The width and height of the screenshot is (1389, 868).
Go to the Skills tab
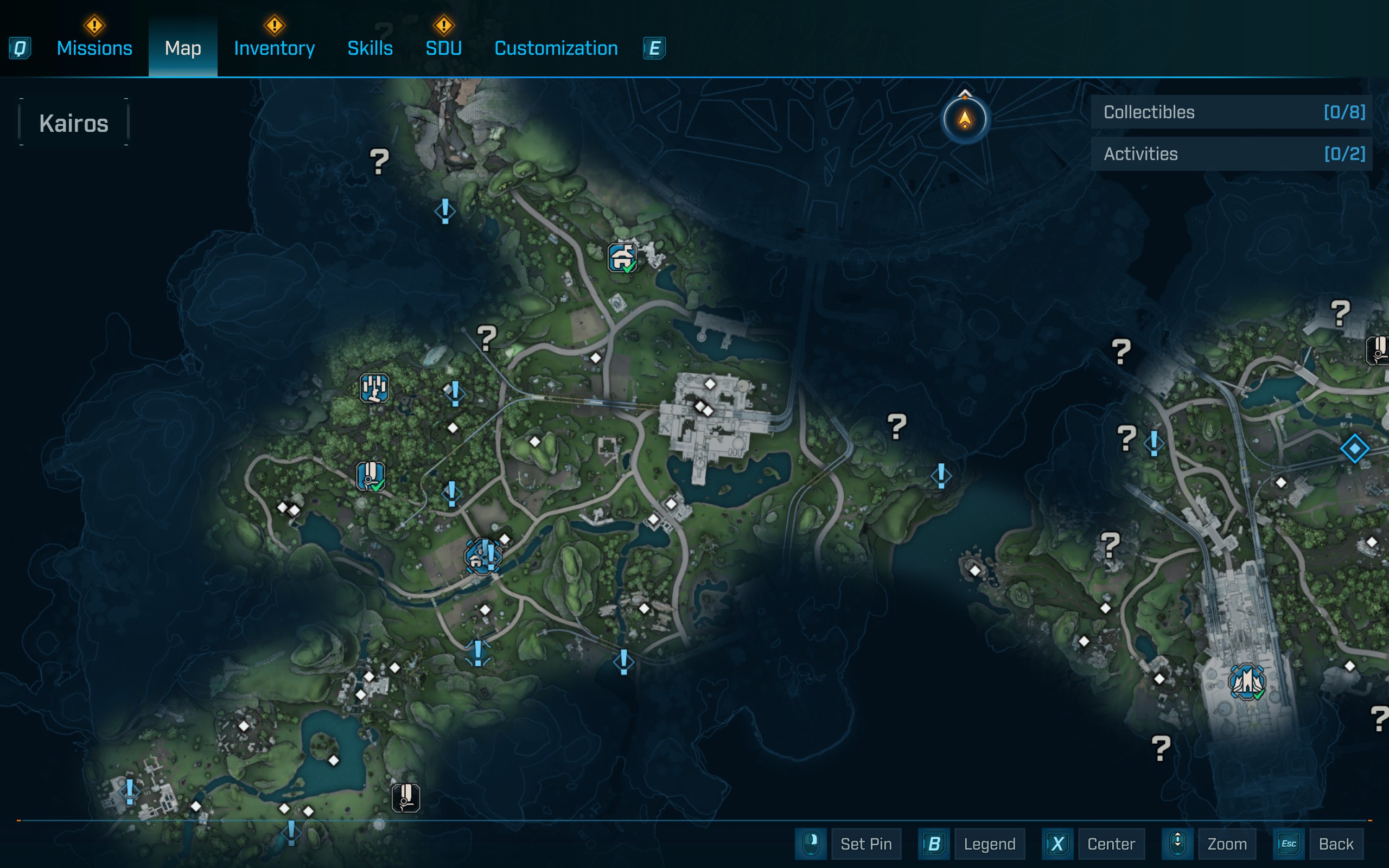point(369,48)
